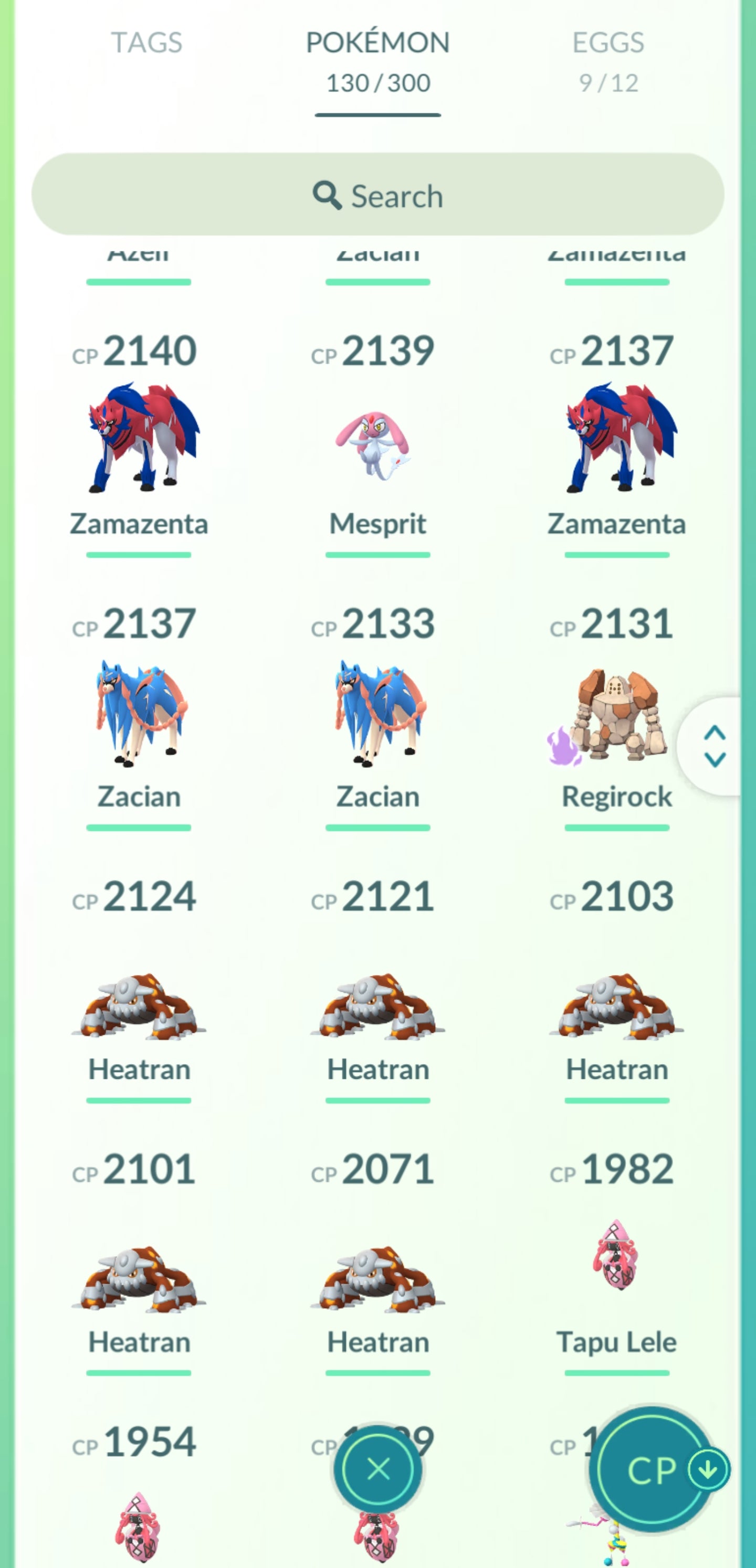Image resolution: width=756 pixels, height=1568 pixels.
Task: Open the CP 2137 Zamazenta
Action: tap(616, 438)
